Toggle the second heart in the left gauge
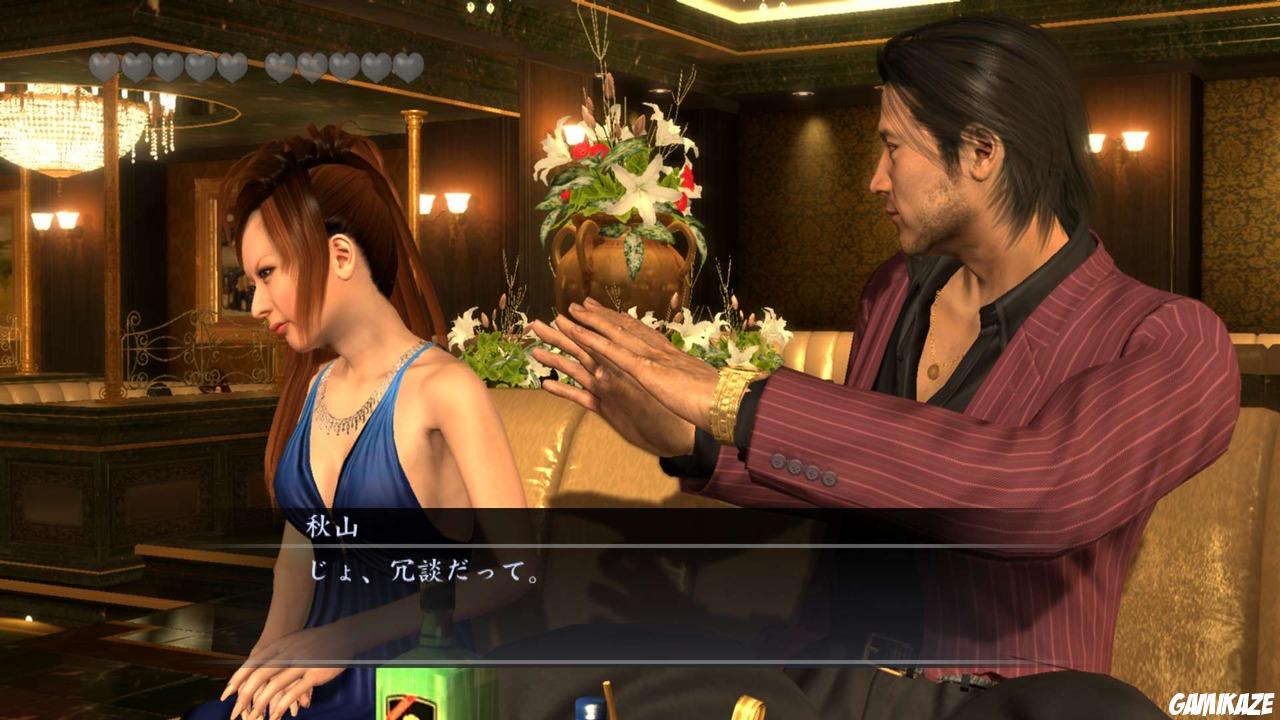This screenshot has height=720, width=1280. [x=133, y=65]
